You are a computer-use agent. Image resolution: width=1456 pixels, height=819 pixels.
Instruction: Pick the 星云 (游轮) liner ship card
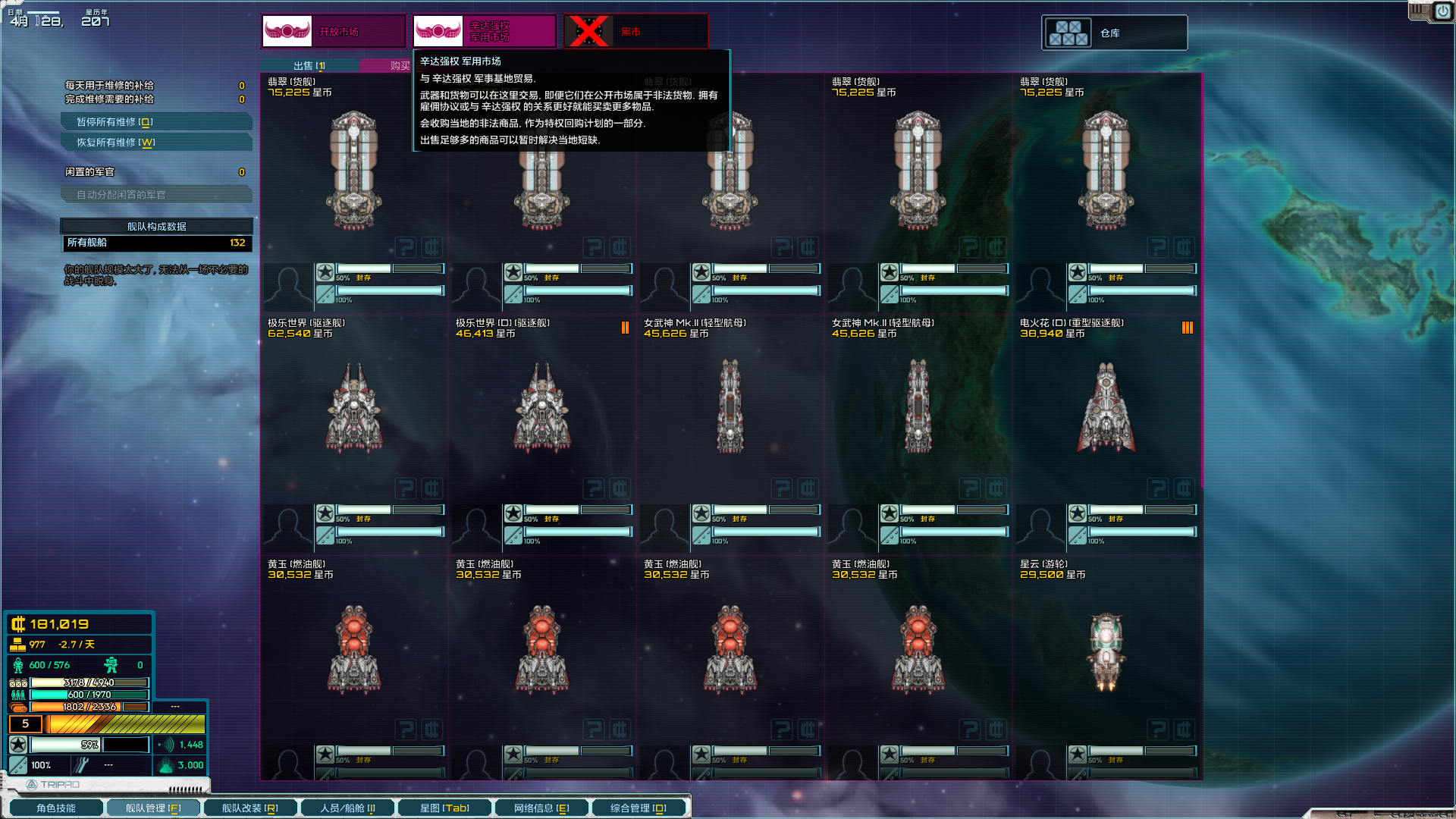pos(1106,649)
